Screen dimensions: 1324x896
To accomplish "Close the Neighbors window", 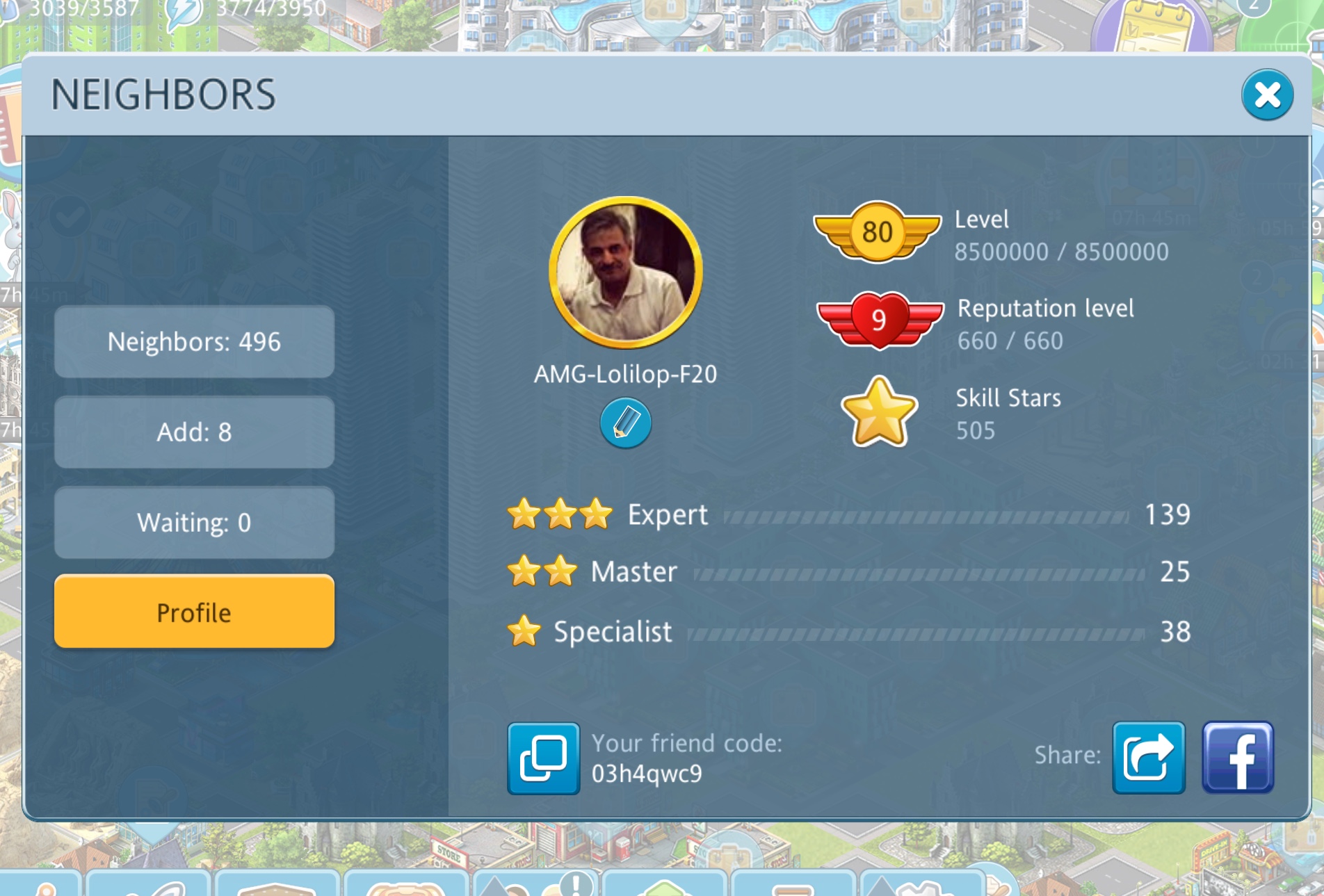I will (1267, 95).
